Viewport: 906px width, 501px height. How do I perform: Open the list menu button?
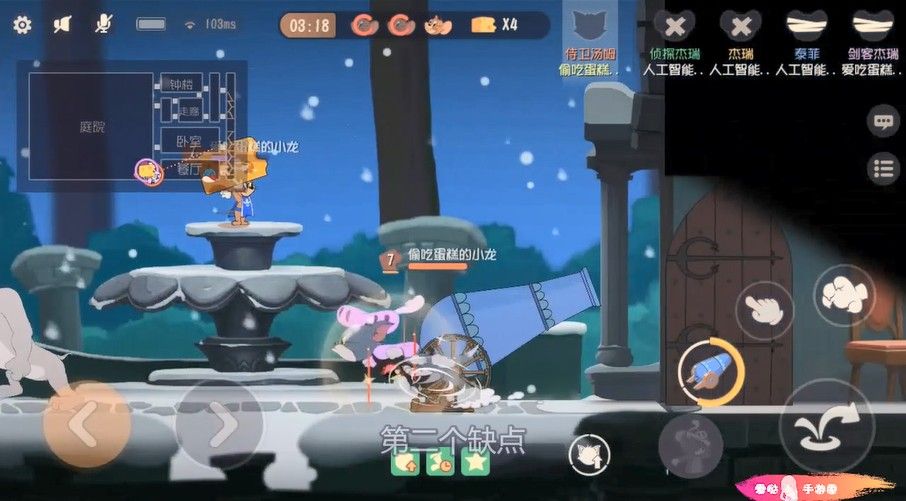[882, 168]
